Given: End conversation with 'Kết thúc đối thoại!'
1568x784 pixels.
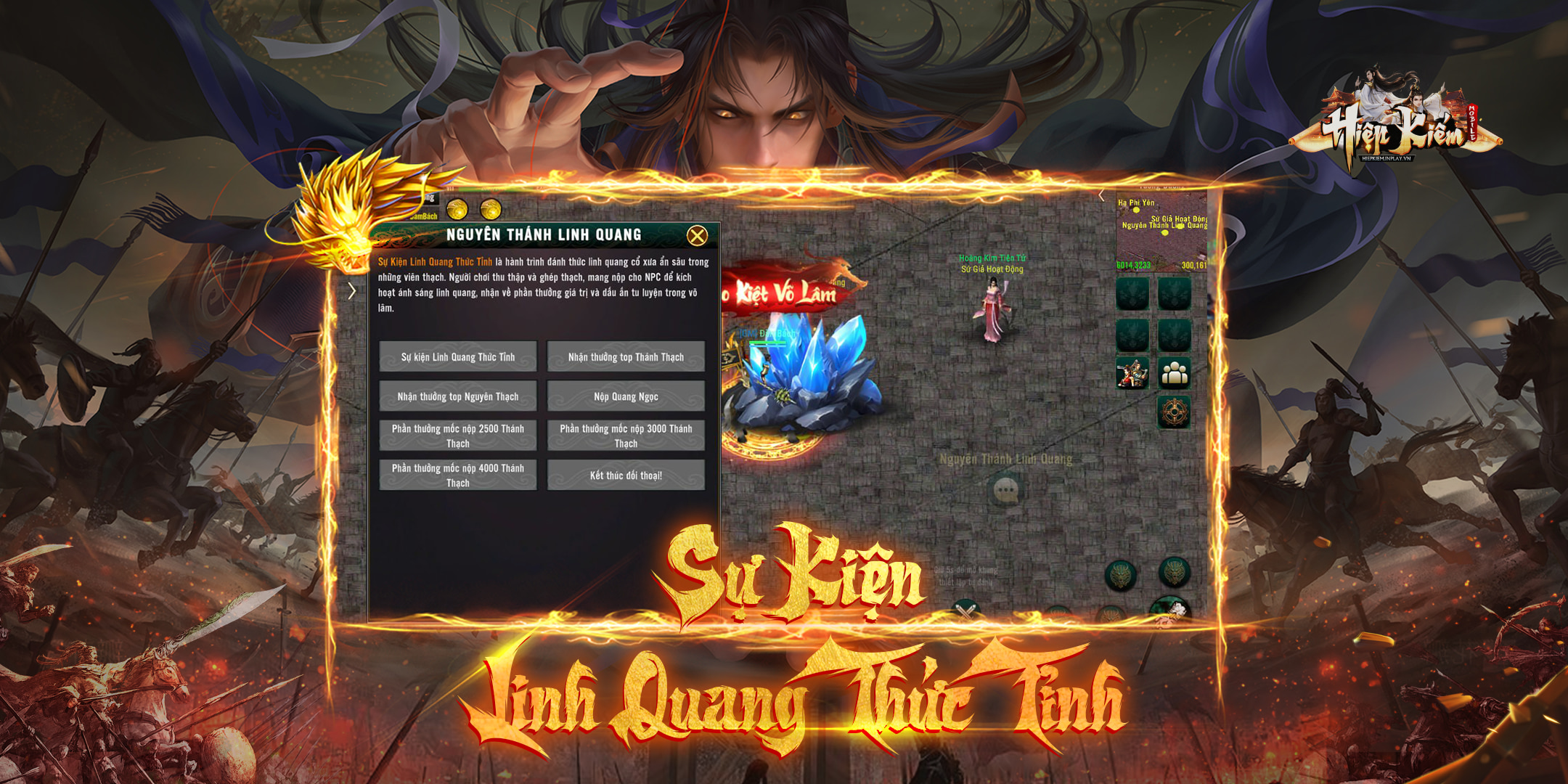Looking at the screenshot, I should 626,475.
